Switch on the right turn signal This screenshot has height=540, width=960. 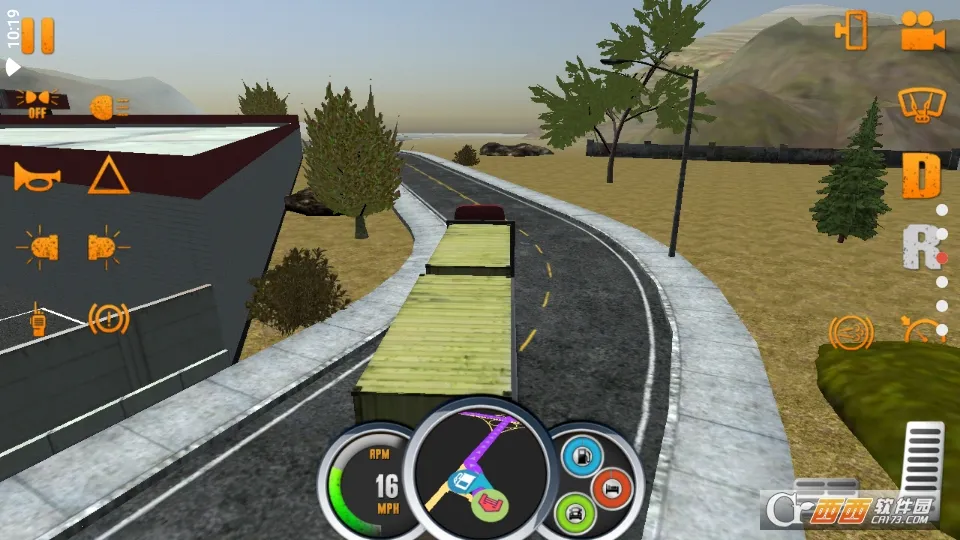[108, 247]
